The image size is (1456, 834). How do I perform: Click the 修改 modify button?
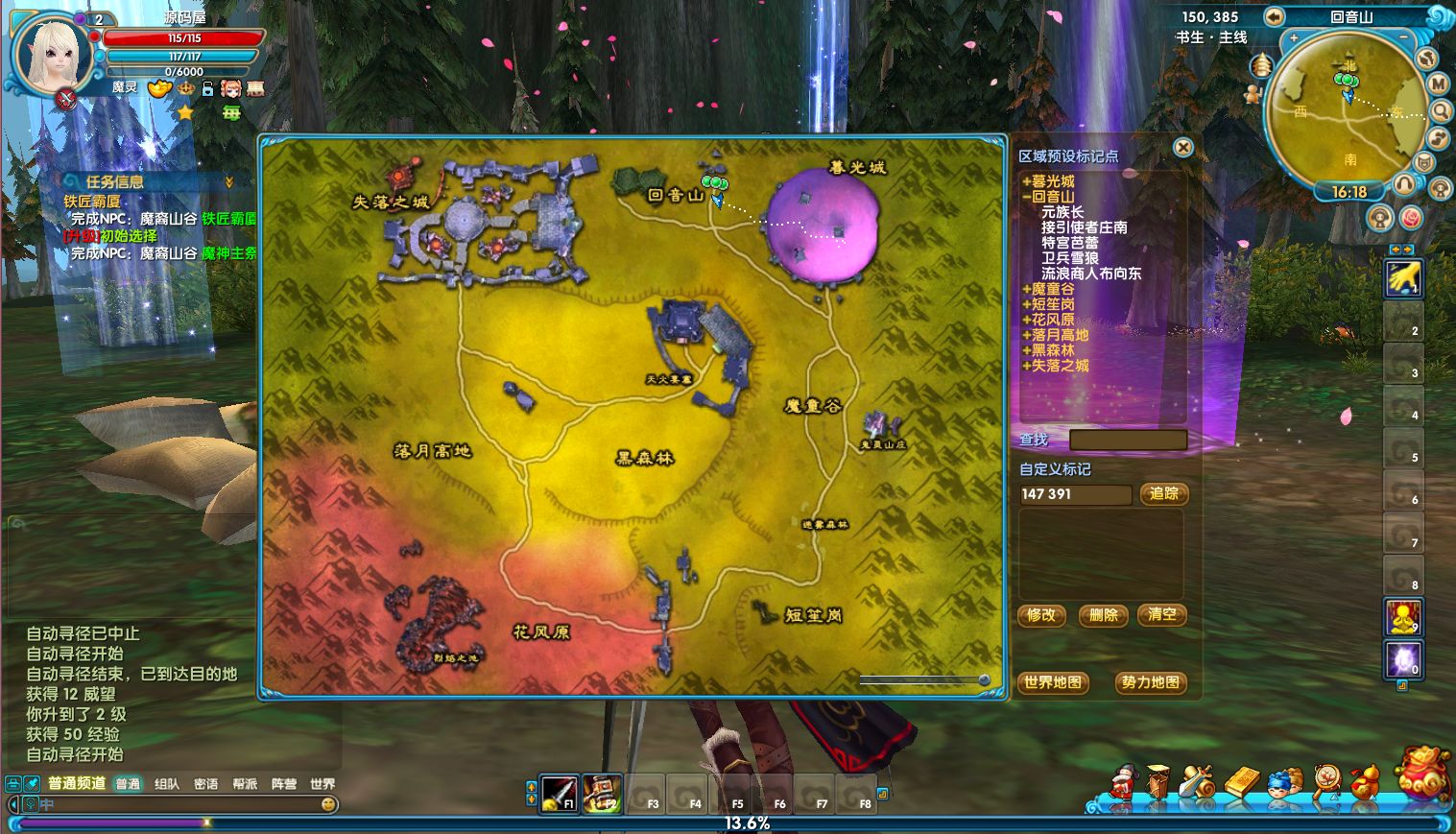coord(1041,615)
